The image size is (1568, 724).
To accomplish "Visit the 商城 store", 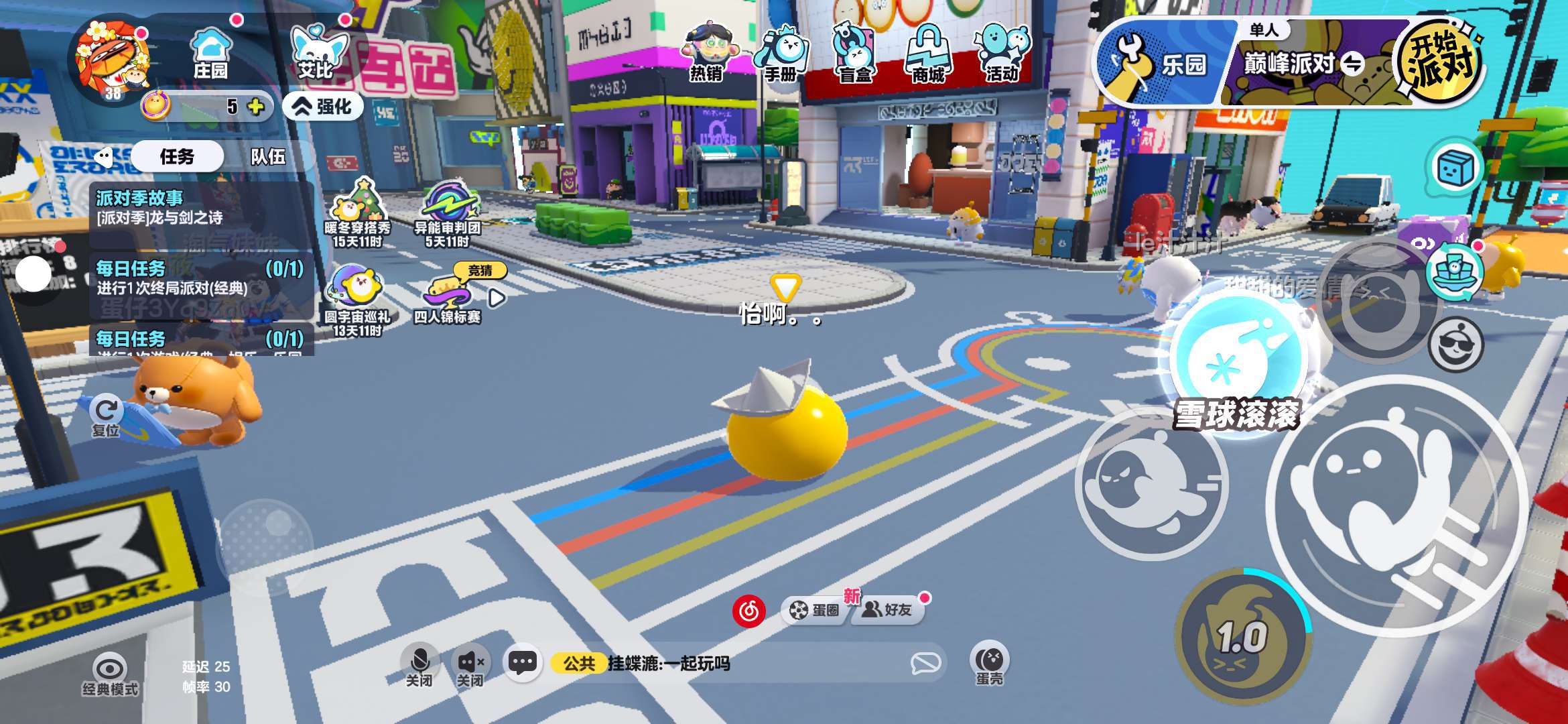I will click(x=929, y=52).
